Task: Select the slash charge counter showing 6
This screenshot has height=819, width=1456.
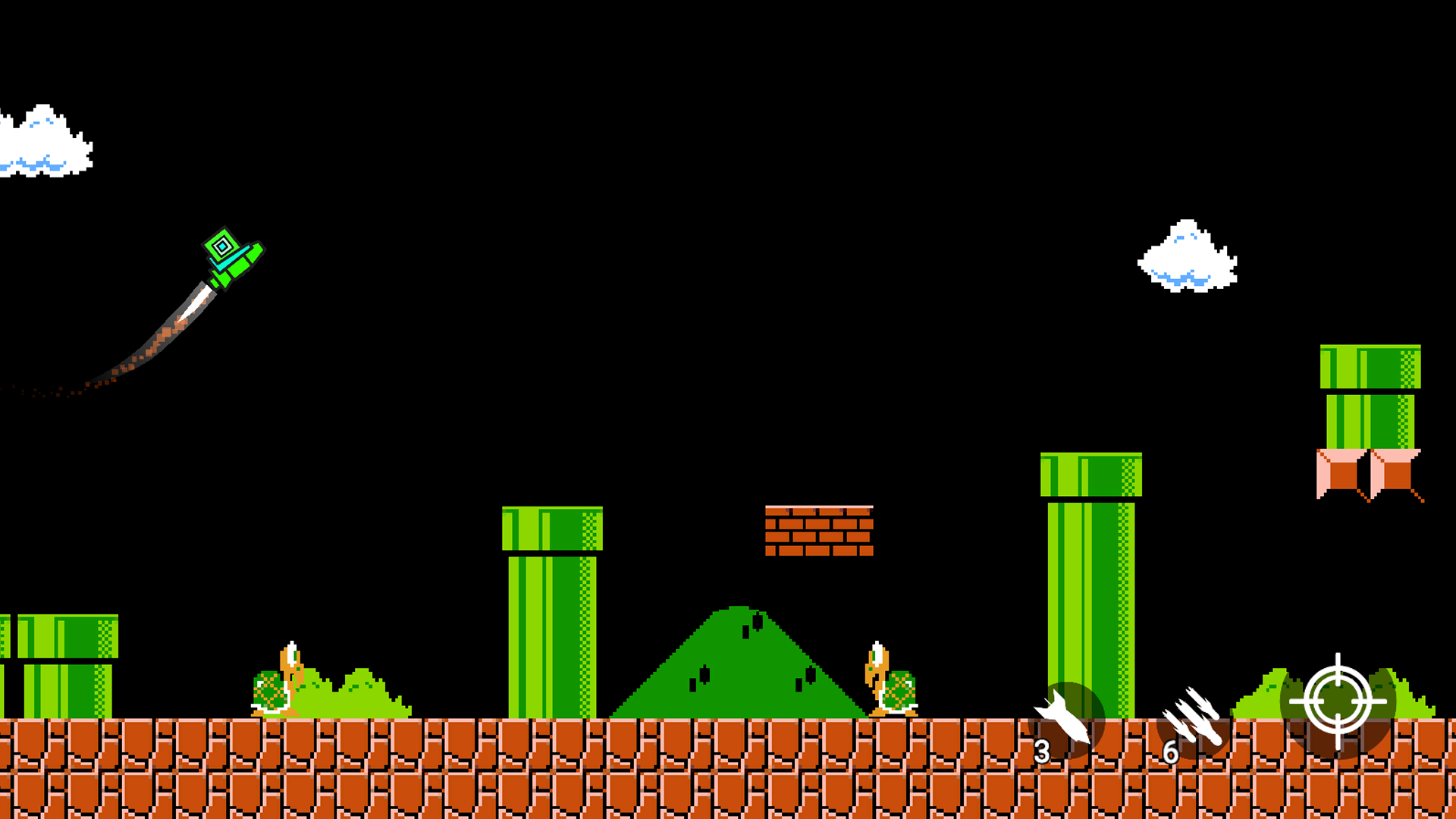Action: click(x=1170, y=751)
